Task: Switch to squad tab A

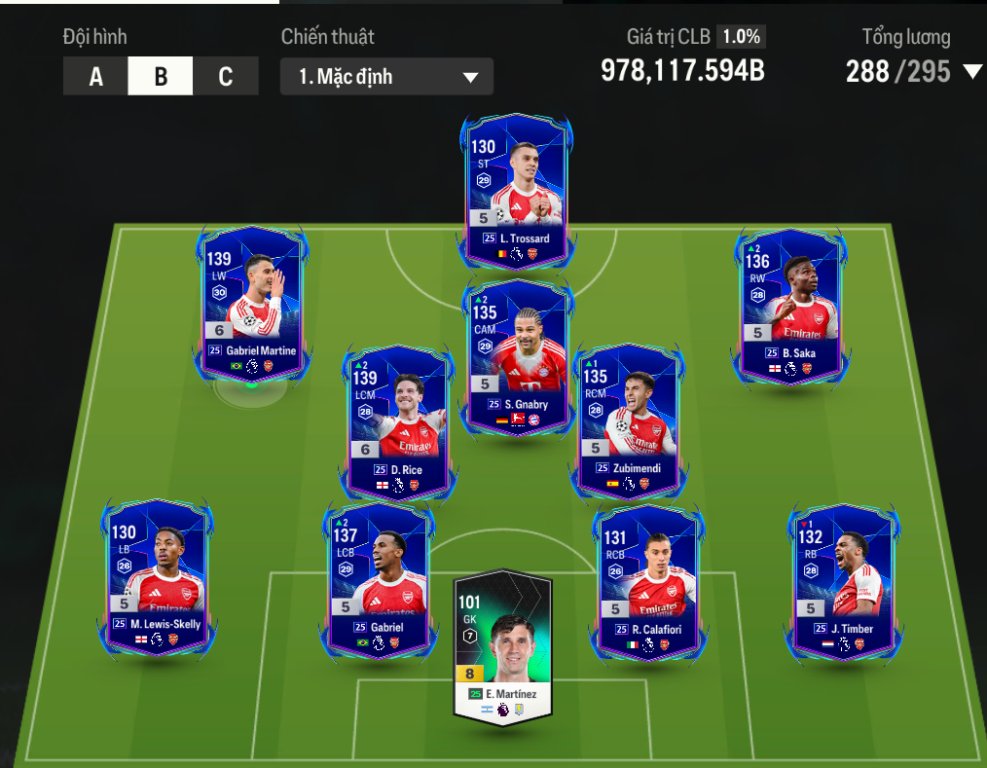Action: tap(95, 77)
